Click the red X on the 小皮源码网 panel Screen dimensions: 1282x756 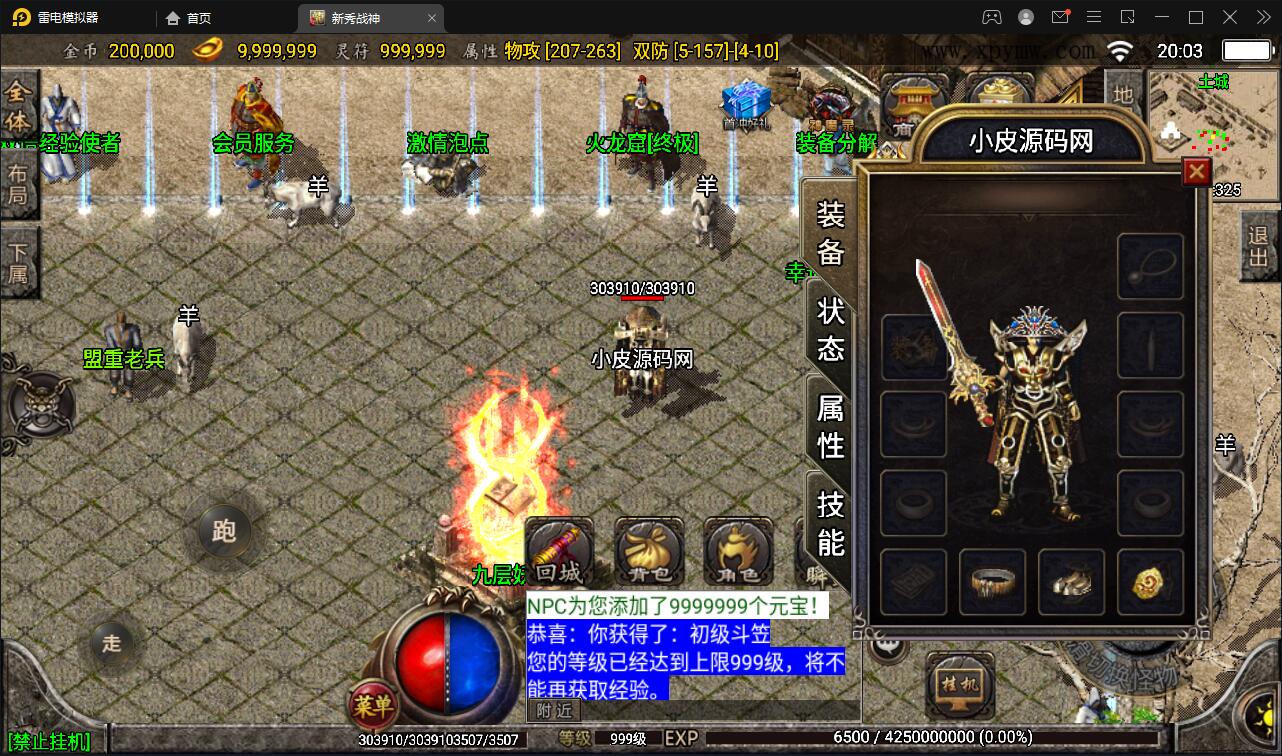1196,171
